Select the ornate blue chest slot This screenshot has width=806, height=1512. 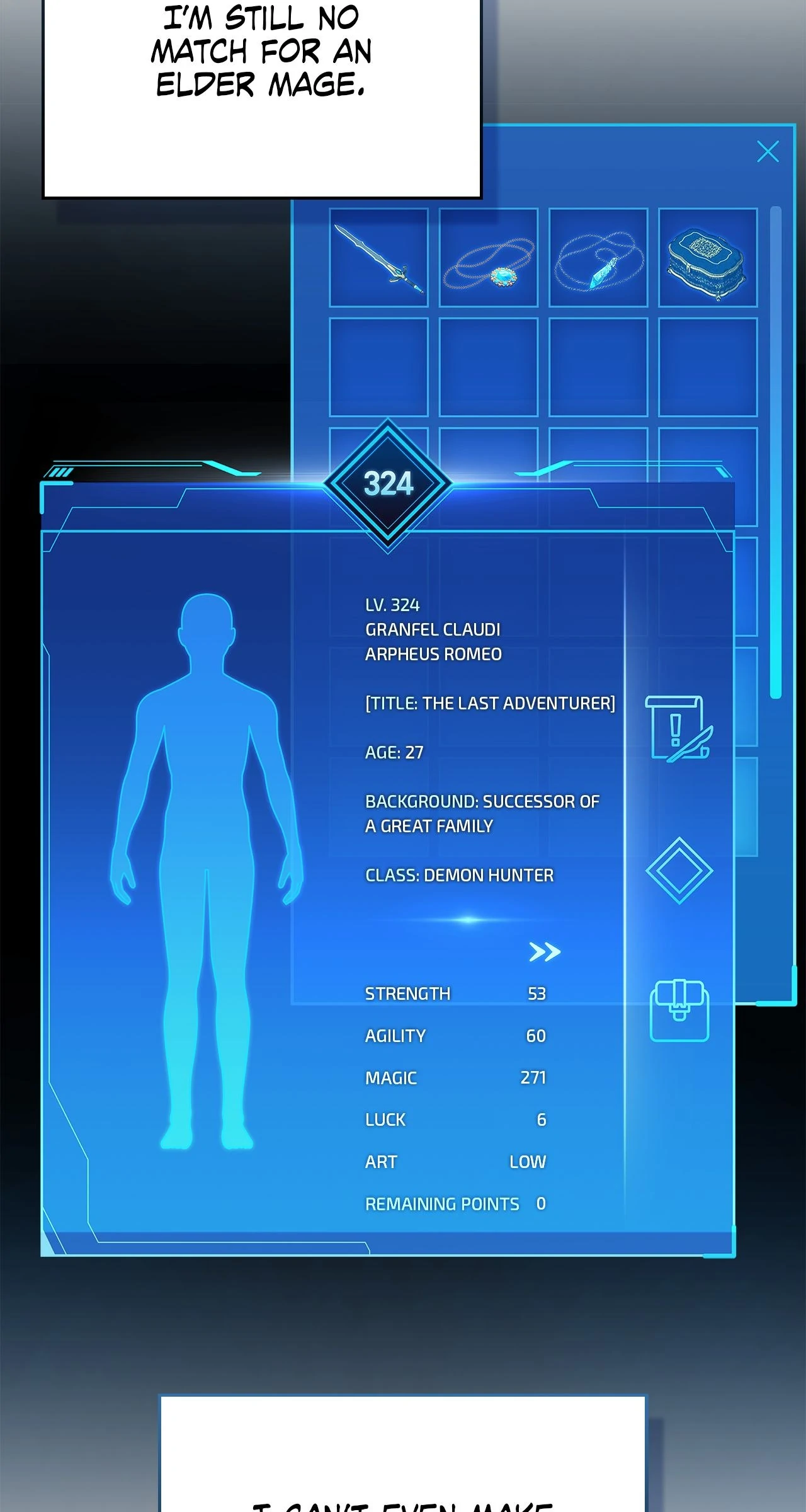pos(708,258)
